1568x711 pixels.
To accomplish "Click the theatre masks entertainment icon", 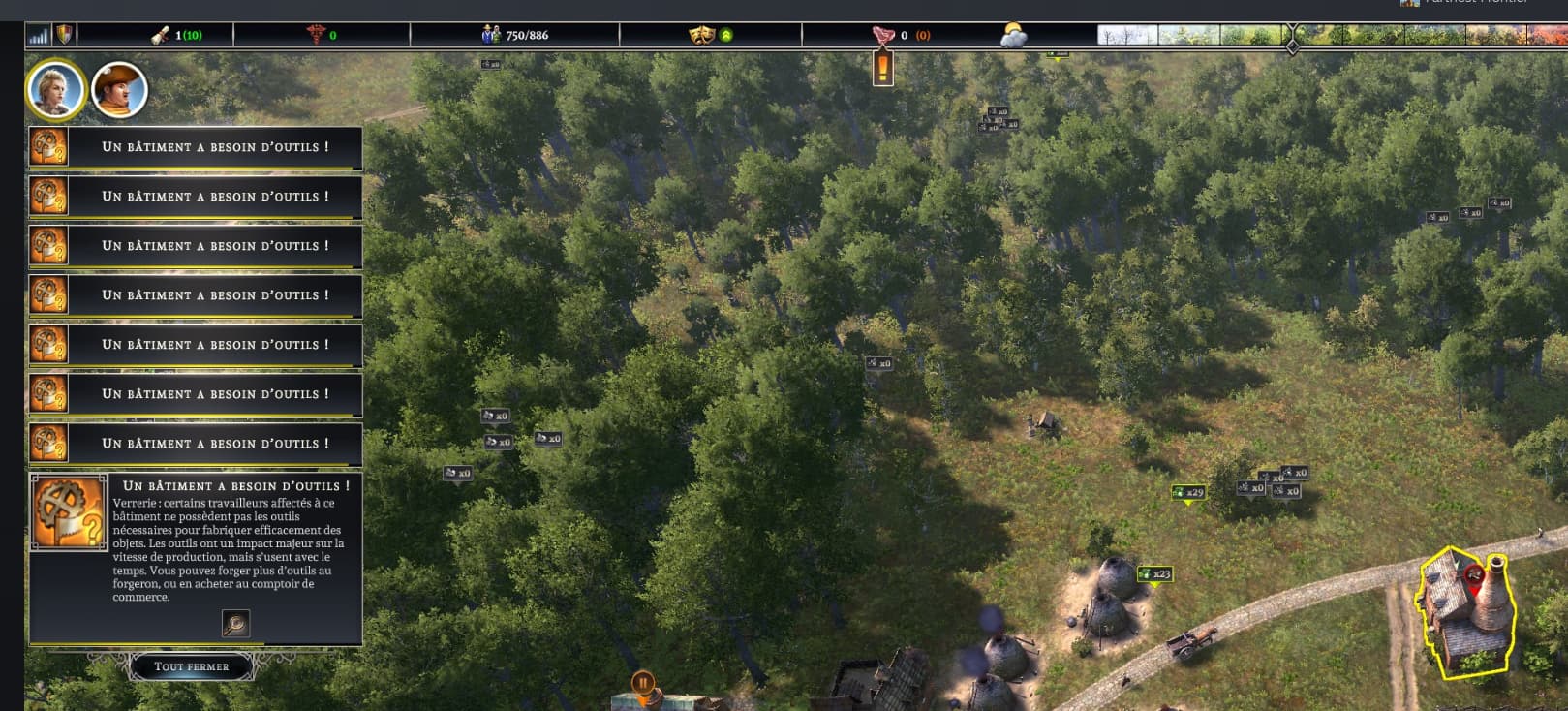I will click(700, 35).
